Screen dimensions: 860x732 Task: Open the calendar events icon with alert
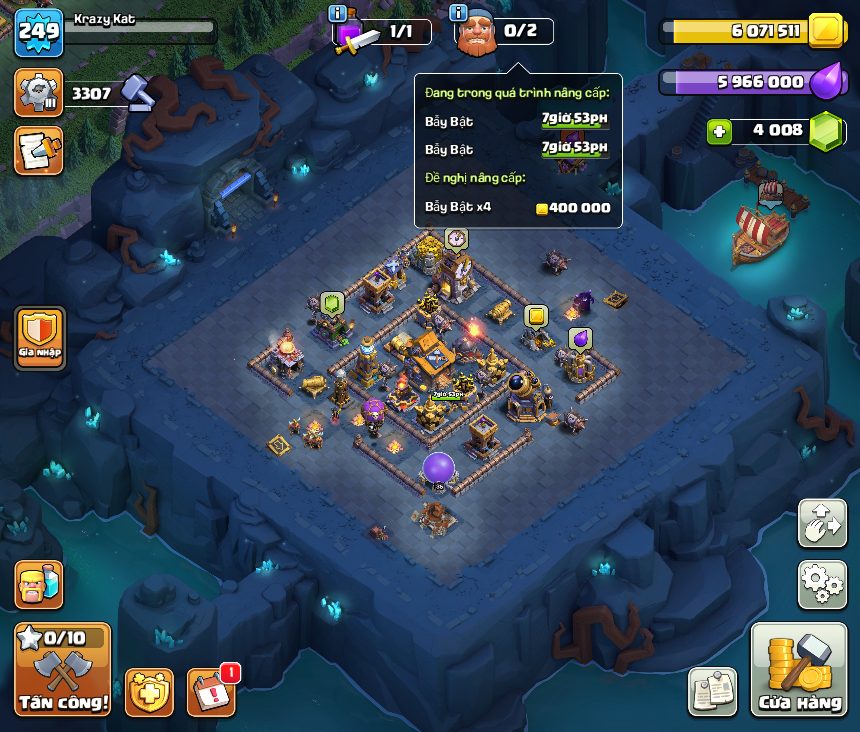coord(211,691)
